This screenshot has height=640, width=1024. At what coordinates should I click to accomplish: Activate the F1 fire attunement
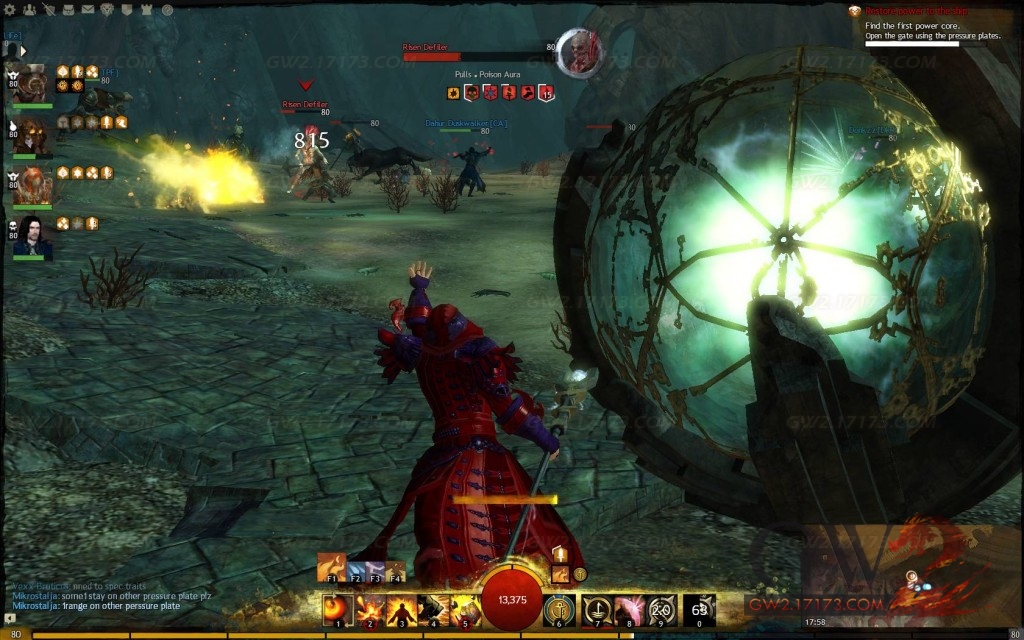(x=331, y=567)
